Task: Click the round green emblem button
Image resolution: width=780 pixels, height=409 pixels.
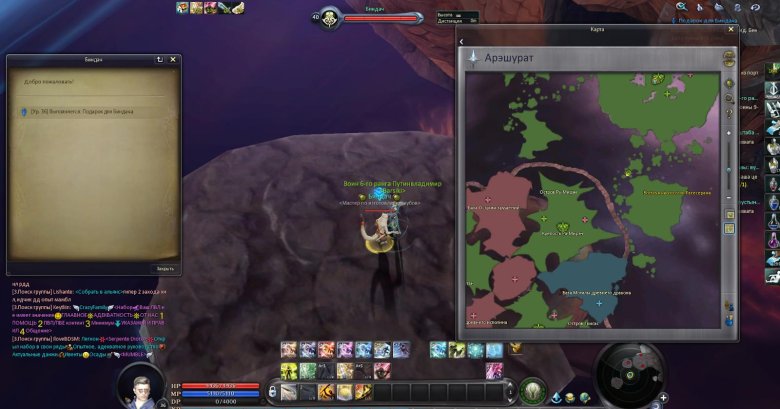Action: (533, 389)
